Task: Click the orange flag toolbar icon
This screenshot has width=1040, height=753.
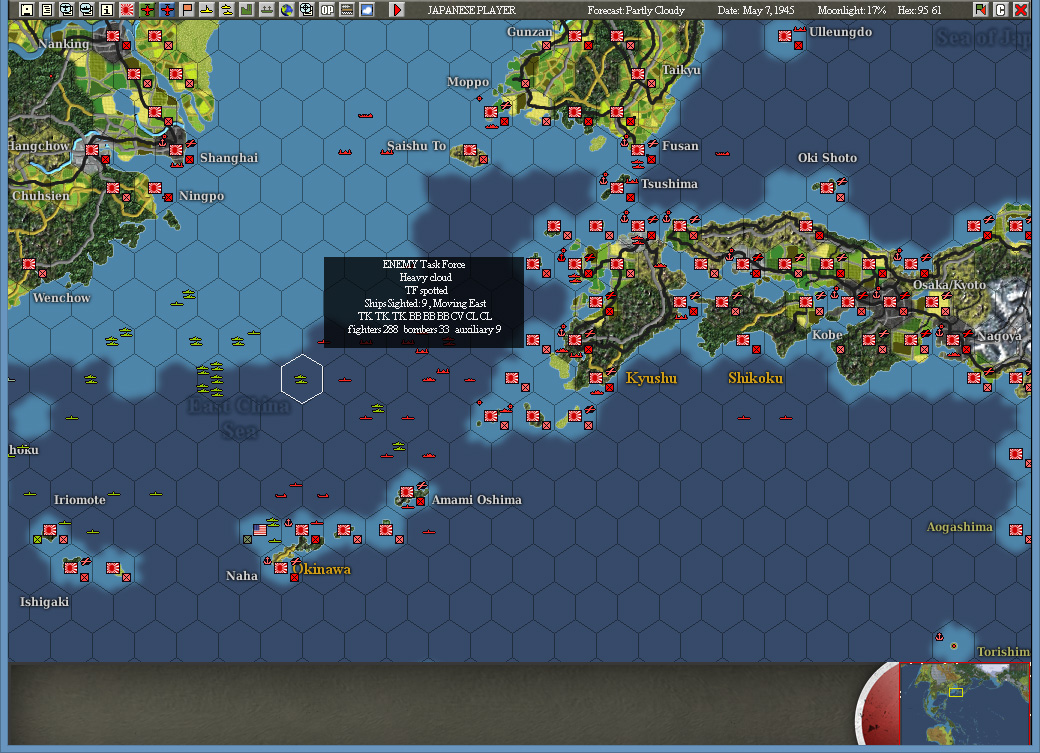Action: tap(187, 9)
